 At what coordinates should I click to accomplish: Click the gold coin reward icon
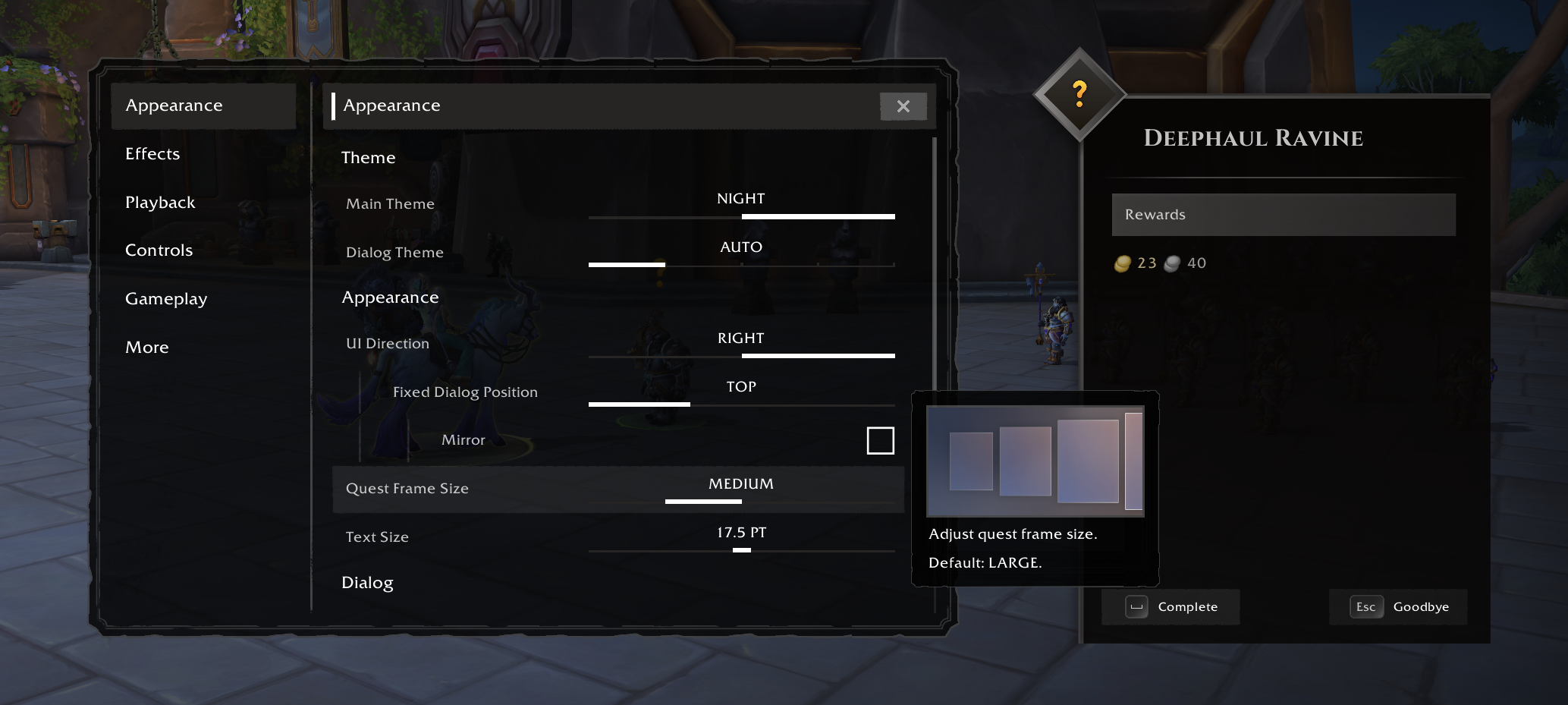click(1123, 263)
